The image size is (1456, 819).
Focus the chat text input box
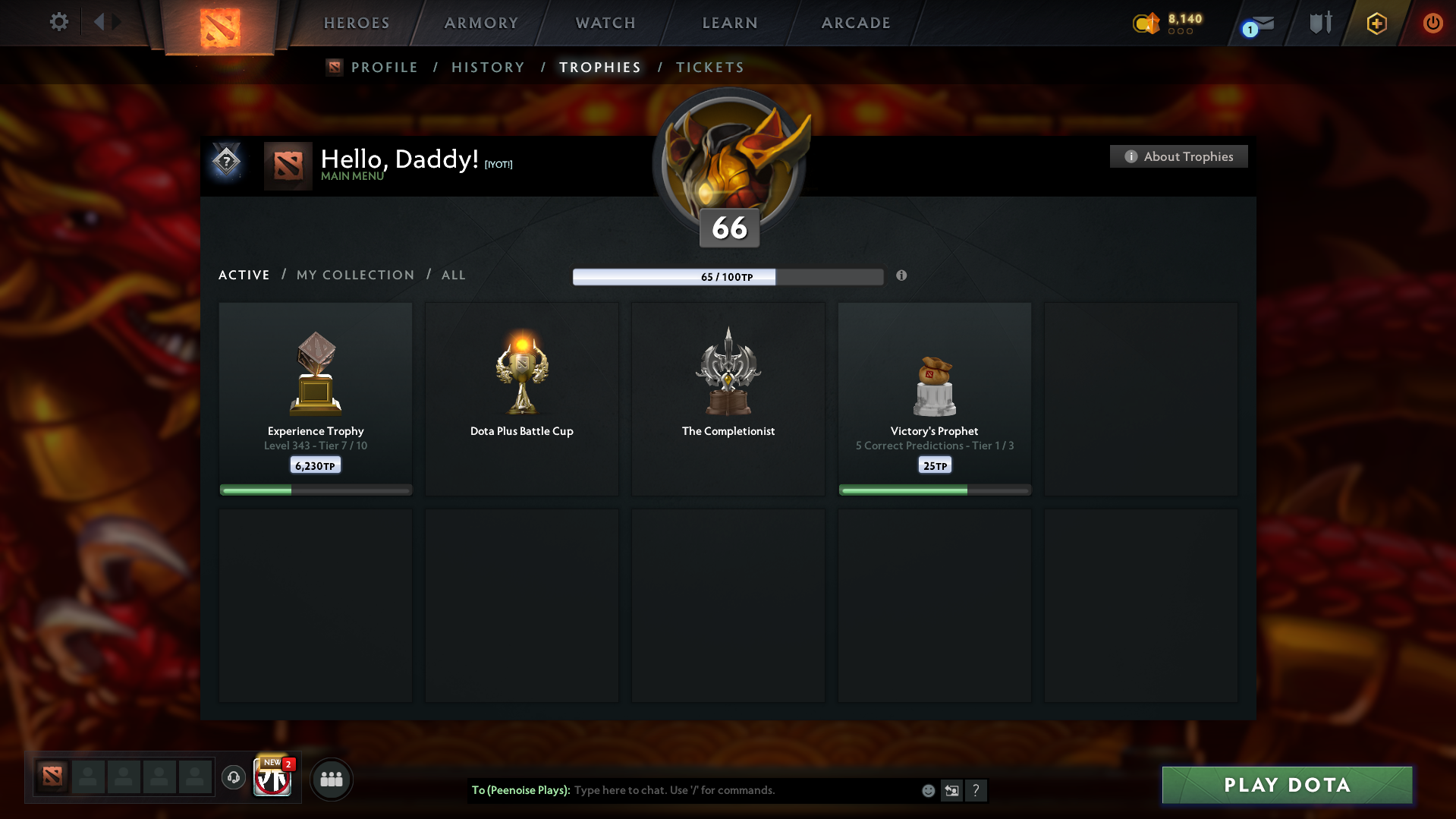[744, 790]
